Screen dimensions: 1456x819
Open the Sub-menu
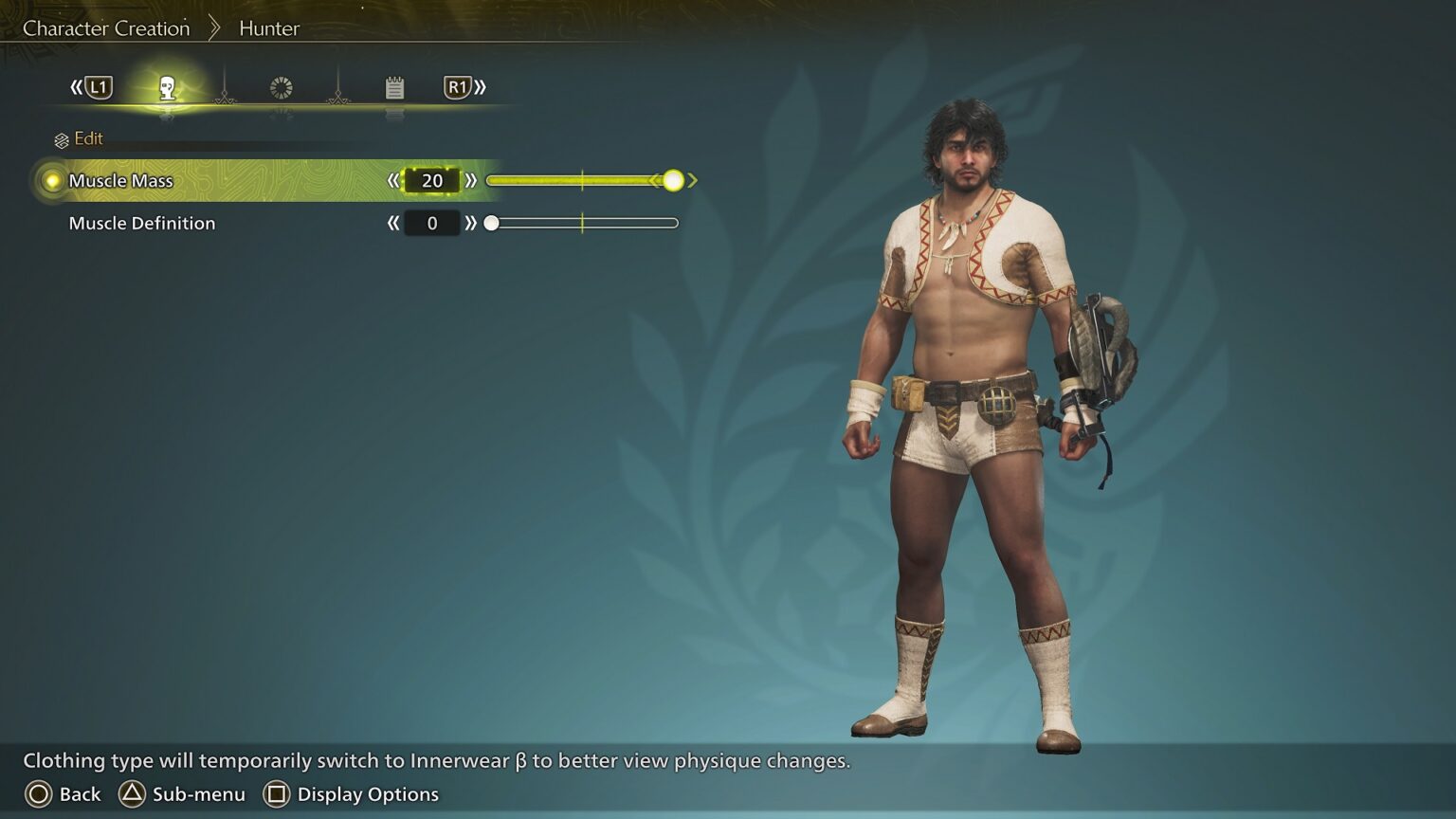coord(182,794)
